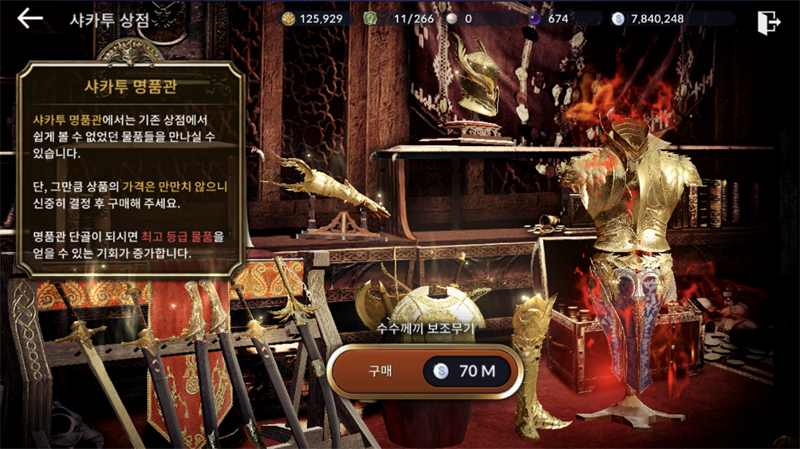
Task: Go back with the arrow button
Action: click(x=30, y=18)
